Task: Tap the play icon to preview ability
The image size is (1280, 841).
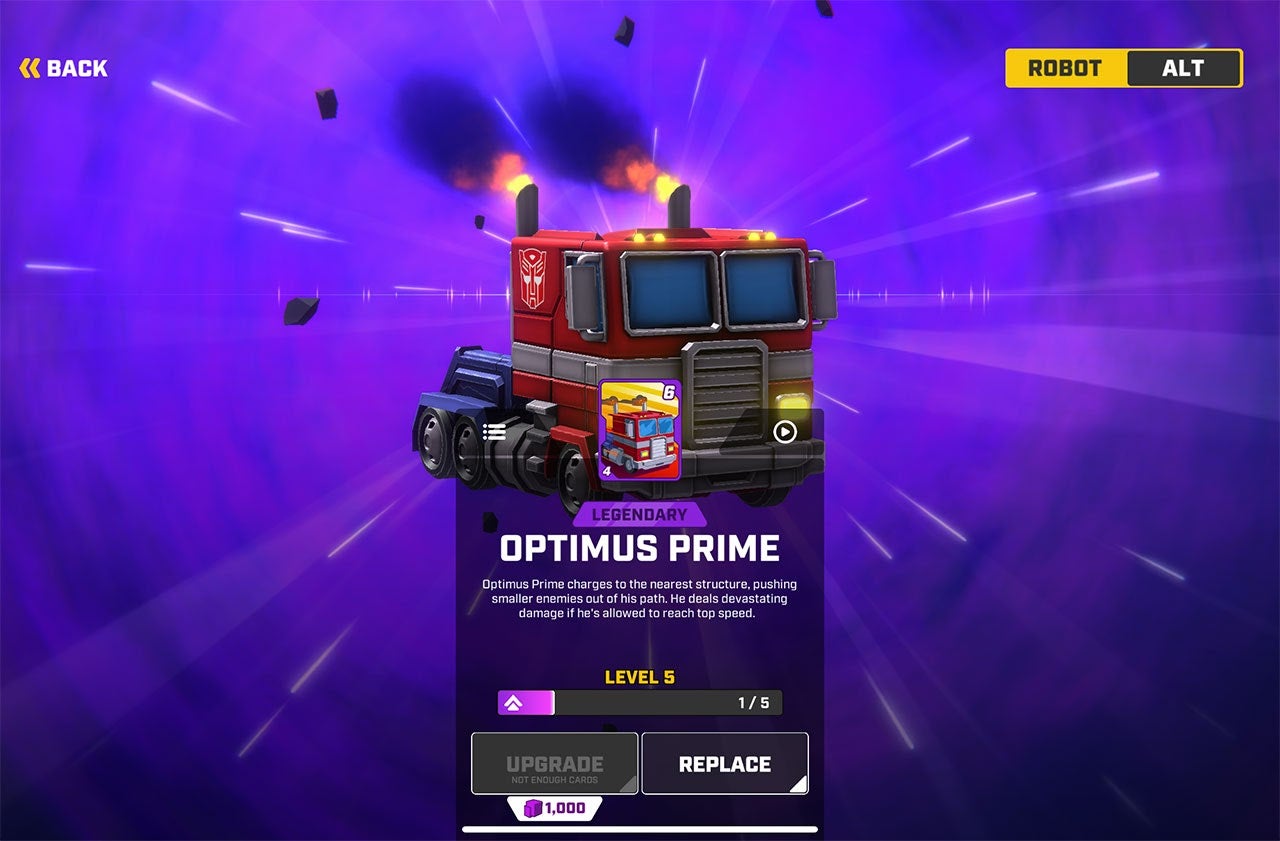Action: click(785, 431)
